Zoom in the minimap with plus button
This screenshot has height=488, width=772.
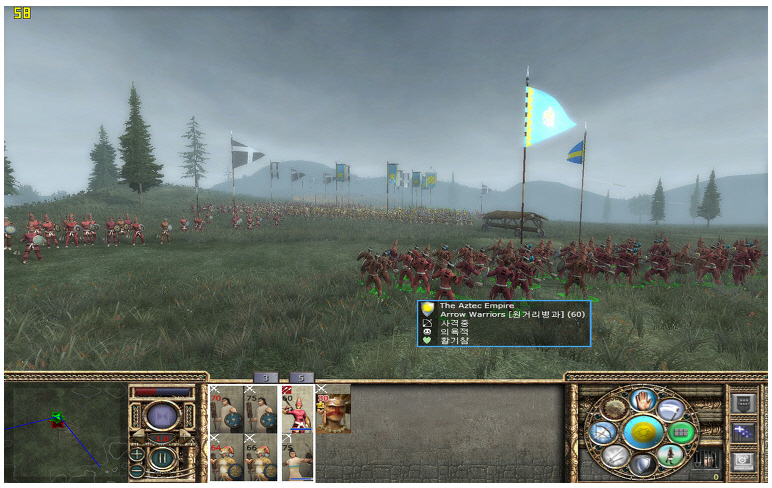tap(137, 453)
